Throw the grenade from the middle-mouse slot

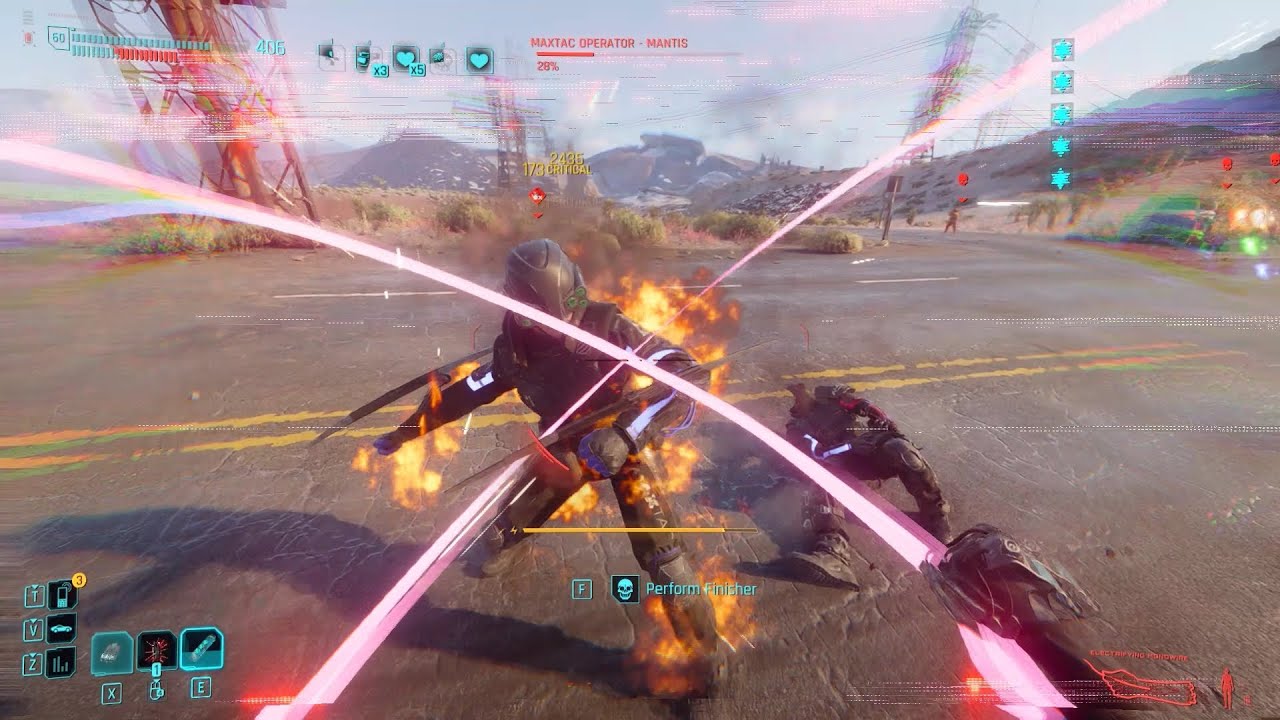pos(156,651)
